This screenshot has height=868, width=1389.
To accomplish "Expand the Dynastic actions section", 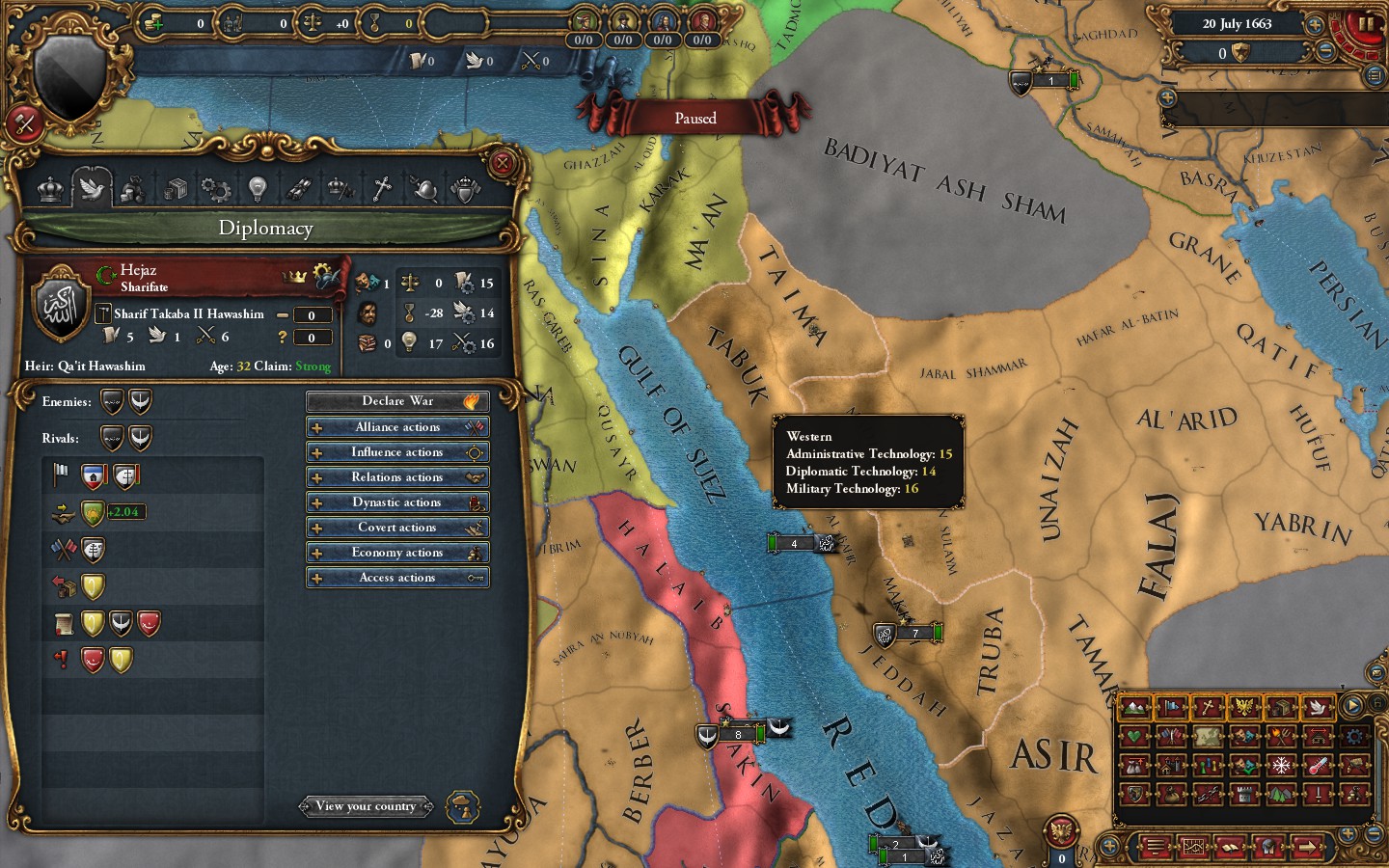I will pos(397,502).
